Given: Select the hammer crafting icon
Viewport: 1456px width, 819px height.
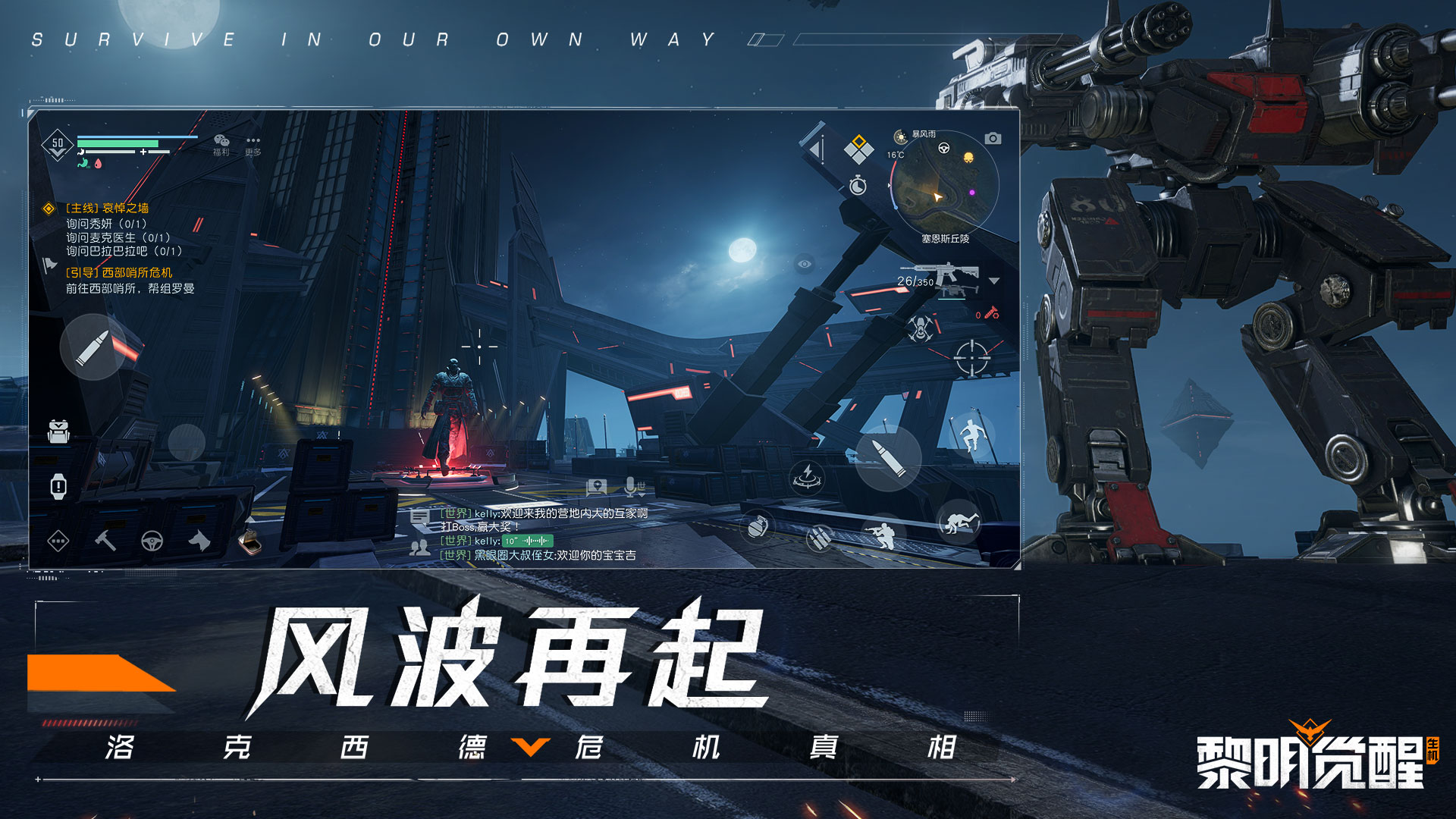Looking at the screenshot, I should point(105,541).
